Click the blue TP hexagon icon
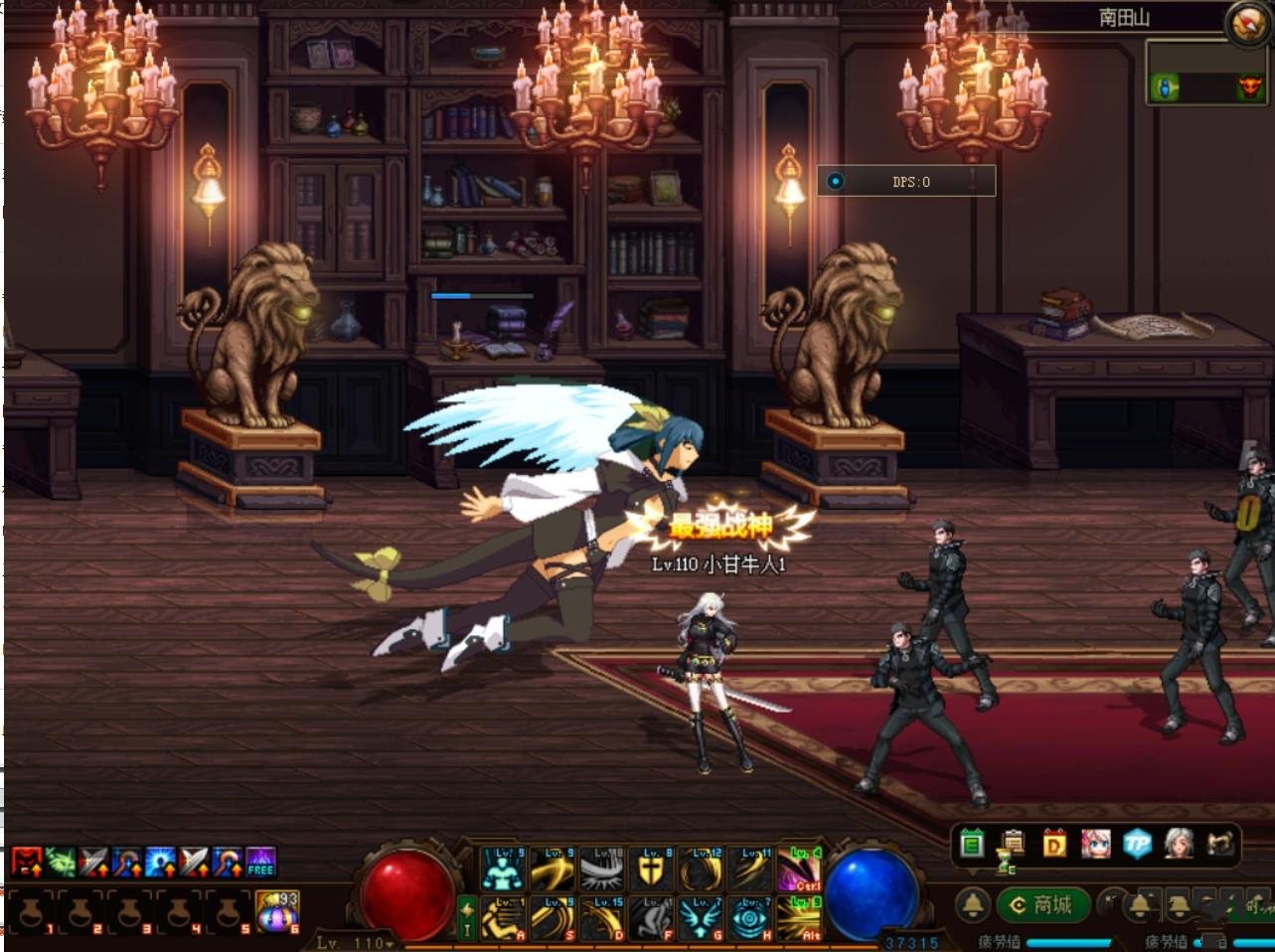Viewport: 1275px width, 952px height. [1137, 845]
